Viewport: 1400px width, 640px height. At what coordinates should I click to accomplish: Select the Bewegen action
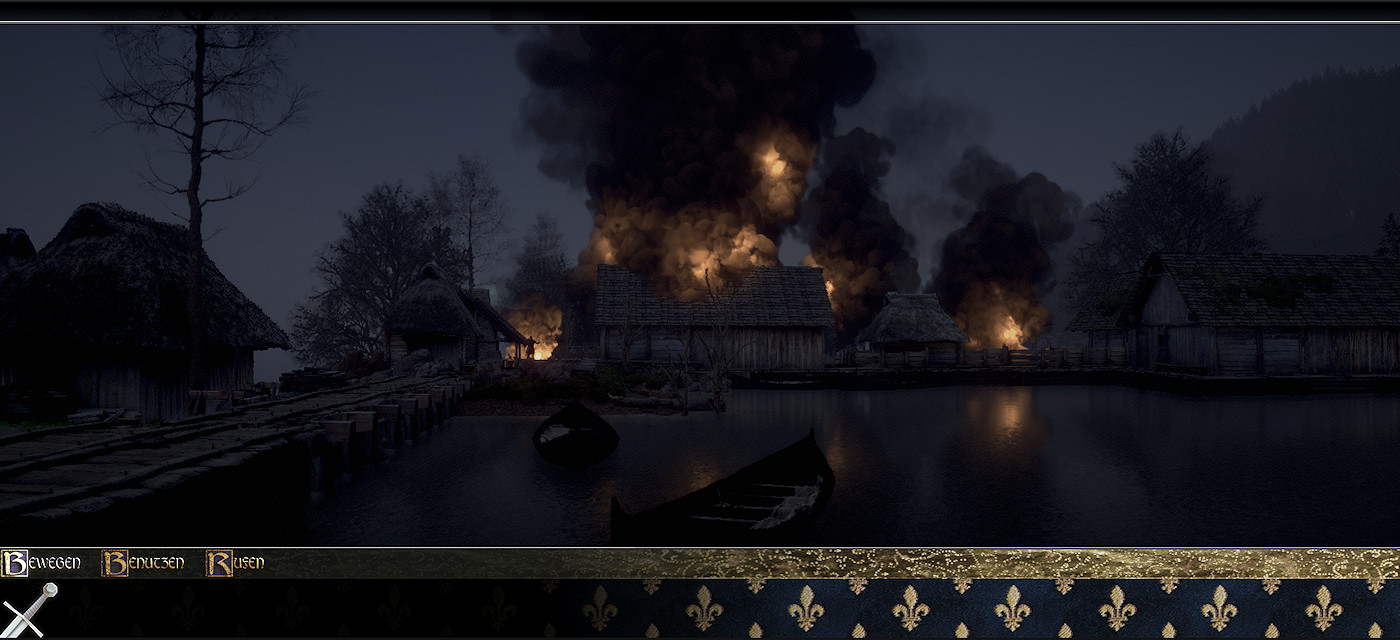pyautogui.click(x=42, y=563)
